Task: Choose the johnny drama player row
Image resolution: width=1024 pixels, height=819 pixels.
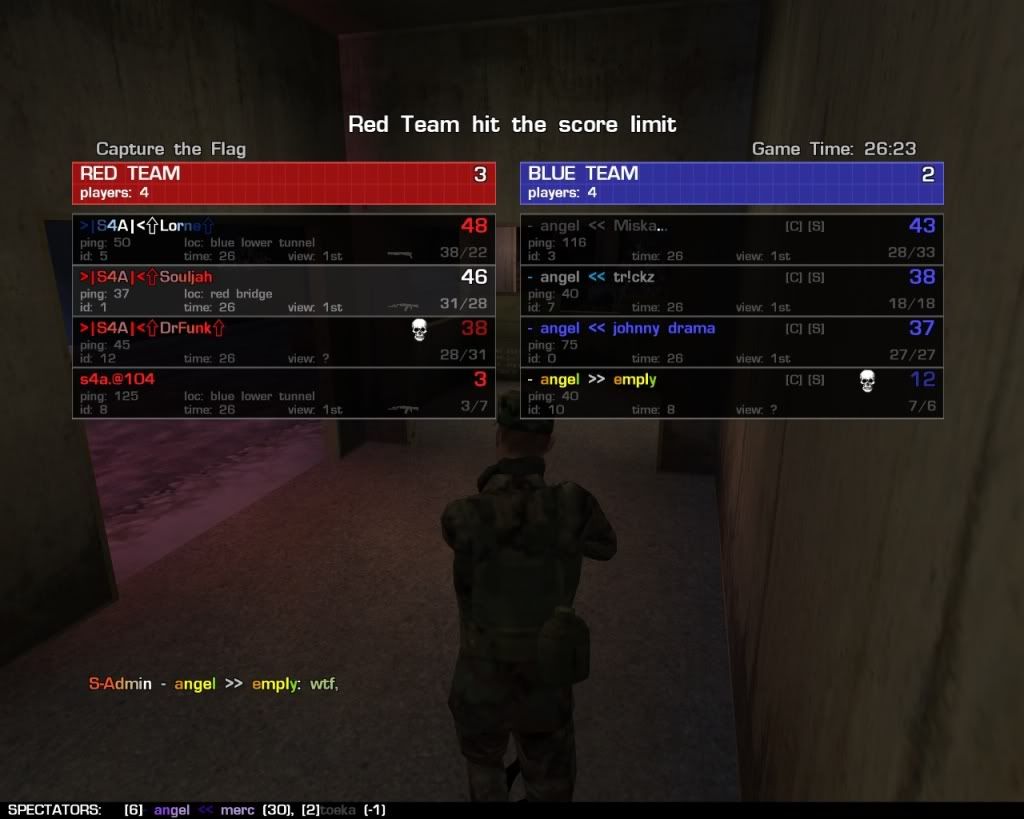Action: (x=731, y=342)
